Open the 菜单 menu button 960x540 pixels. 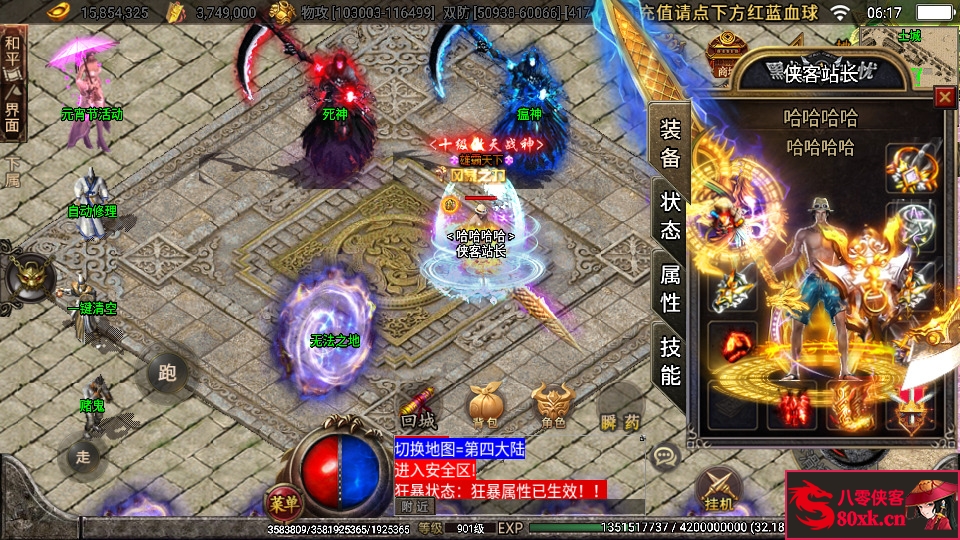[281, 501]
